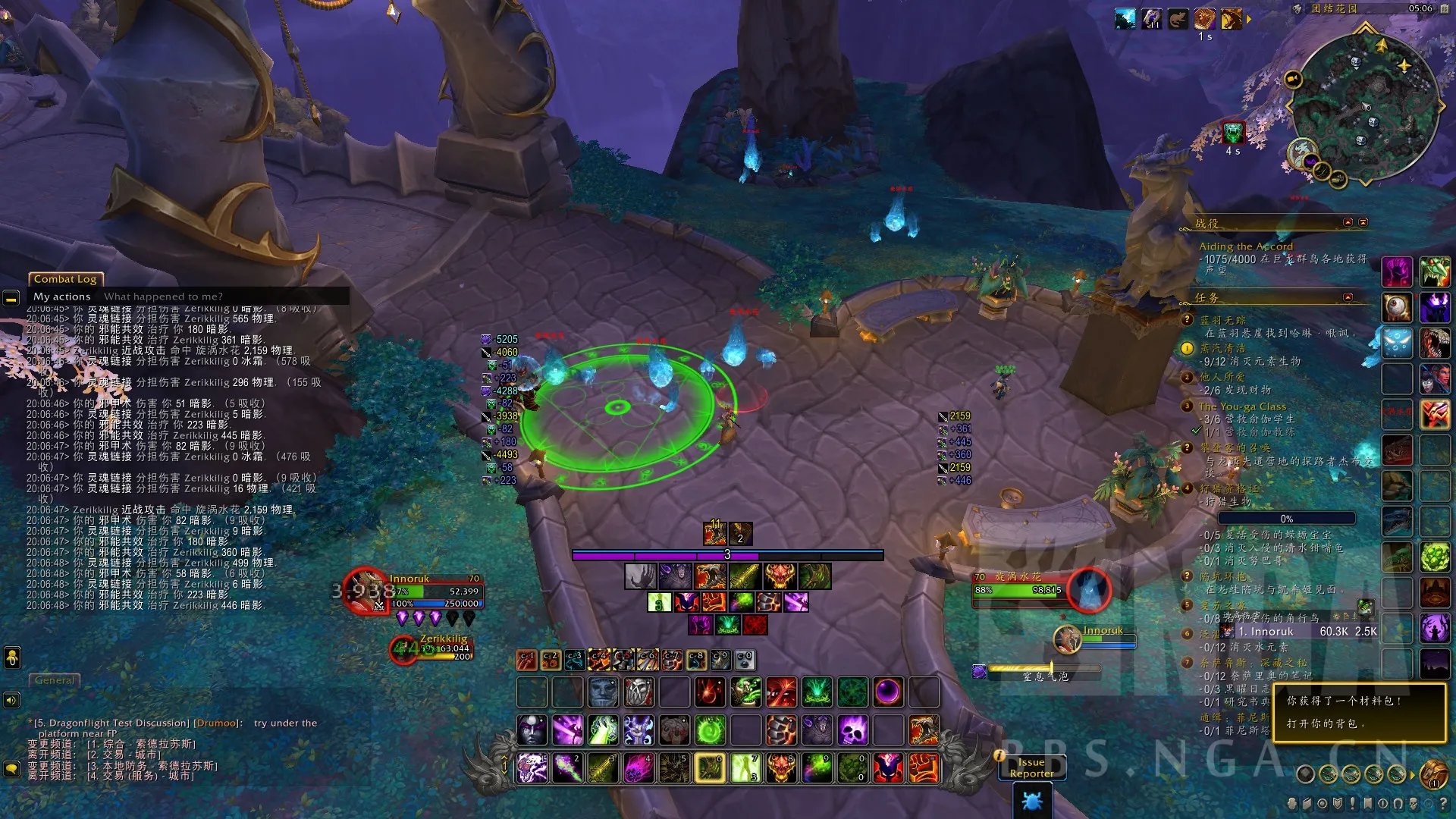The width and height of the screenshot is (1456, 819).
Task: Click the Issue Reporter button
Action: click(1031, 767)
